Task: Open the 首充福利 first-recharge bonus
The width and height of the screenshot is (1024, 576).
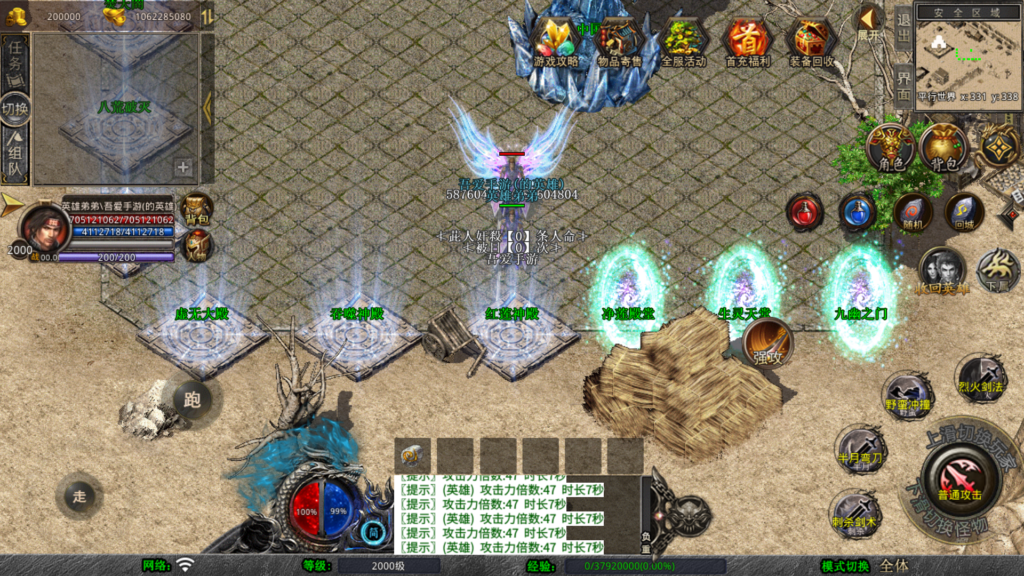Action: 747,43
